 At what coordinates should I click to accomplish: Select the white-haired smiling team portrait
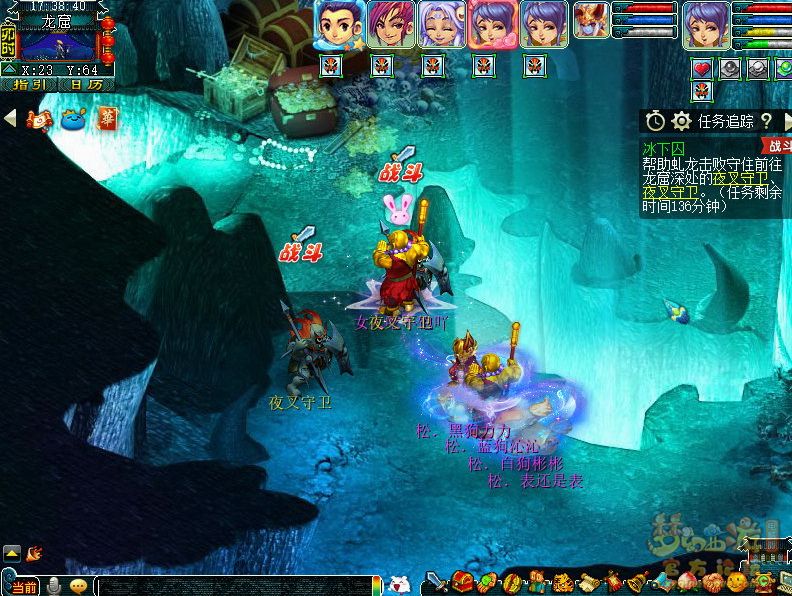pos(441,24)
